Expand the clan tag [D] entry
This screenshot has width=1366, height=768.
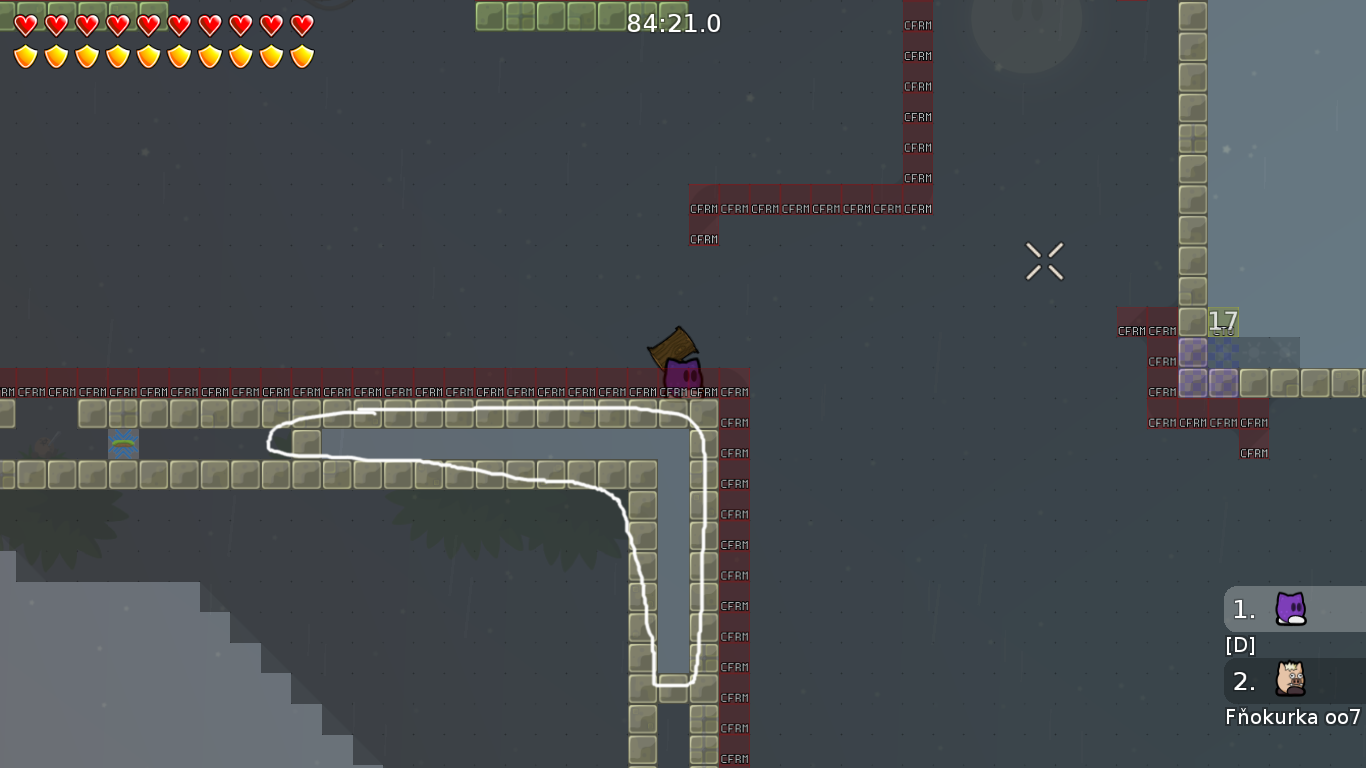pyautogui.click(x=1240, y=645)
